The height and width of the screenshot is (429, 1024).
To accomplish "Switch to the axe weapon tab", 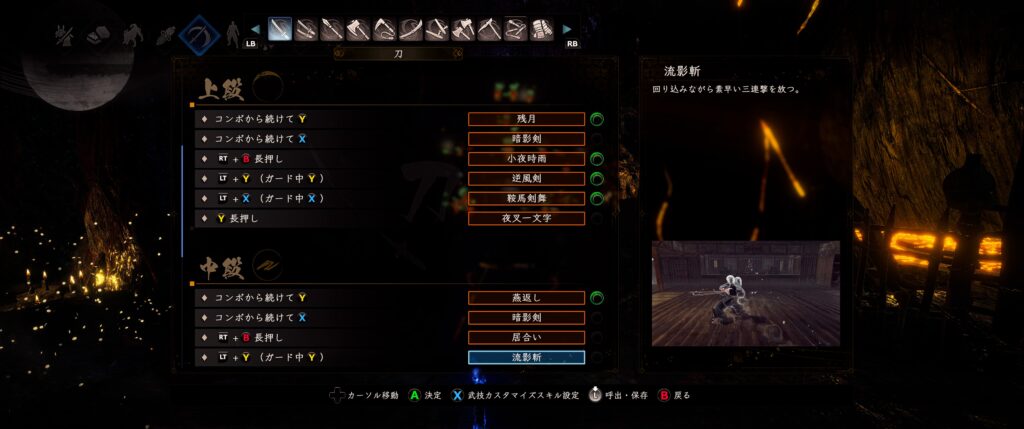I will (x=358, y=29).
